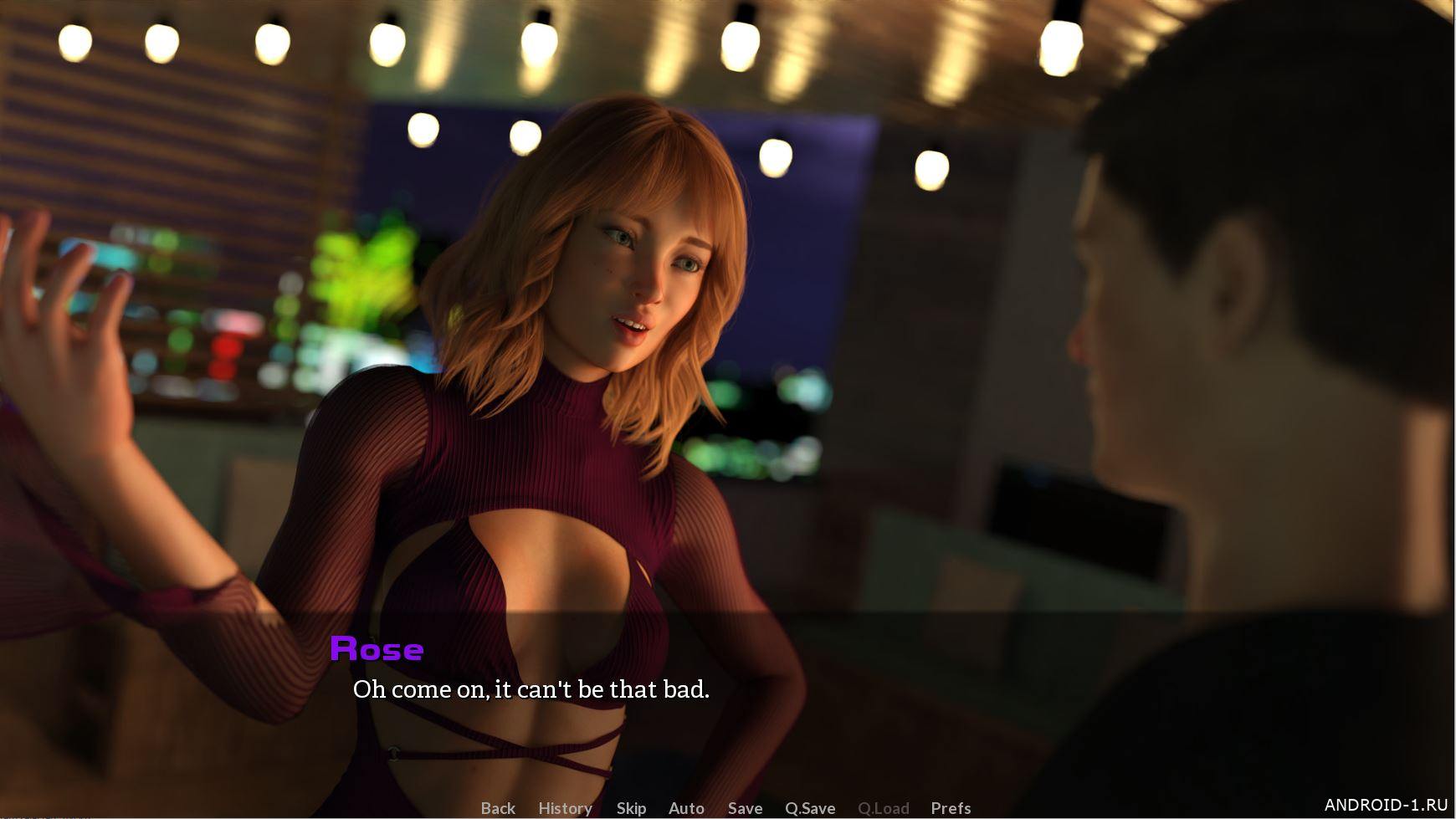Open the Prefs settings menu
The image size is (1456, 819).
click(x=951, y=808)
